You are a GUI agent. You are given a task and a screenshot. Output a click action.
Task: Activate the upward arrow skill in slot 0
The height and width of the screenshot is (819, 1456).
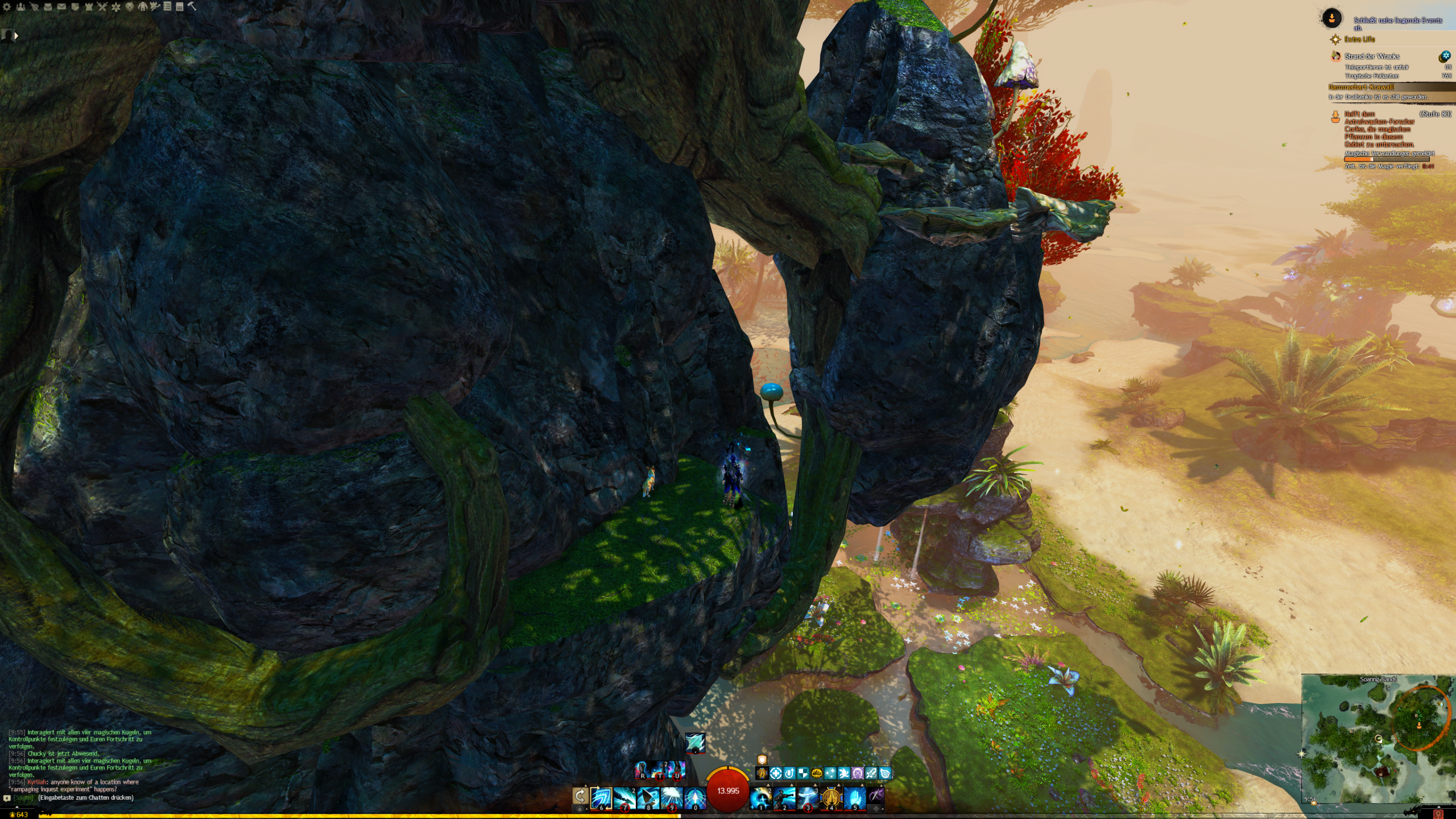coord(694,798)
